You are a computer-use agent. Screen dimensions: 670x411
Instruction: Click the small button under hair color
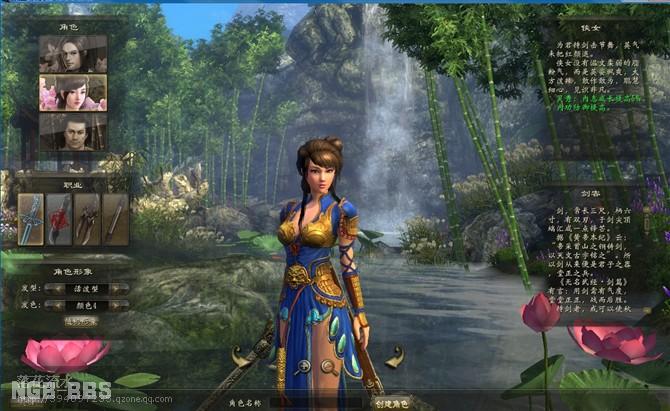[x=79, y=321]
